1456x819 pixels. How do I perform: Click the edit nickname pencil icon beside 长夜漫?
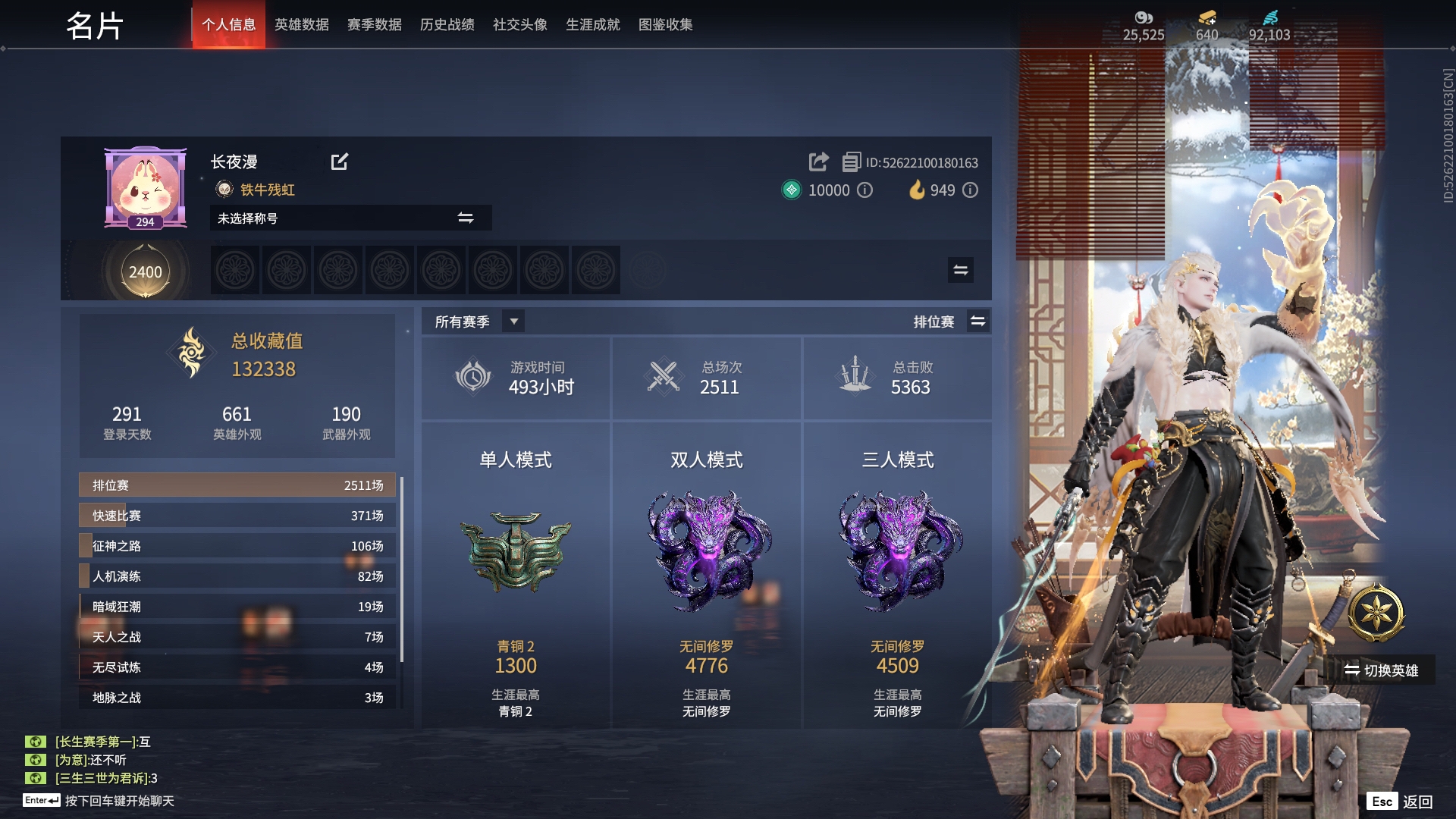[x=340, y=162]
